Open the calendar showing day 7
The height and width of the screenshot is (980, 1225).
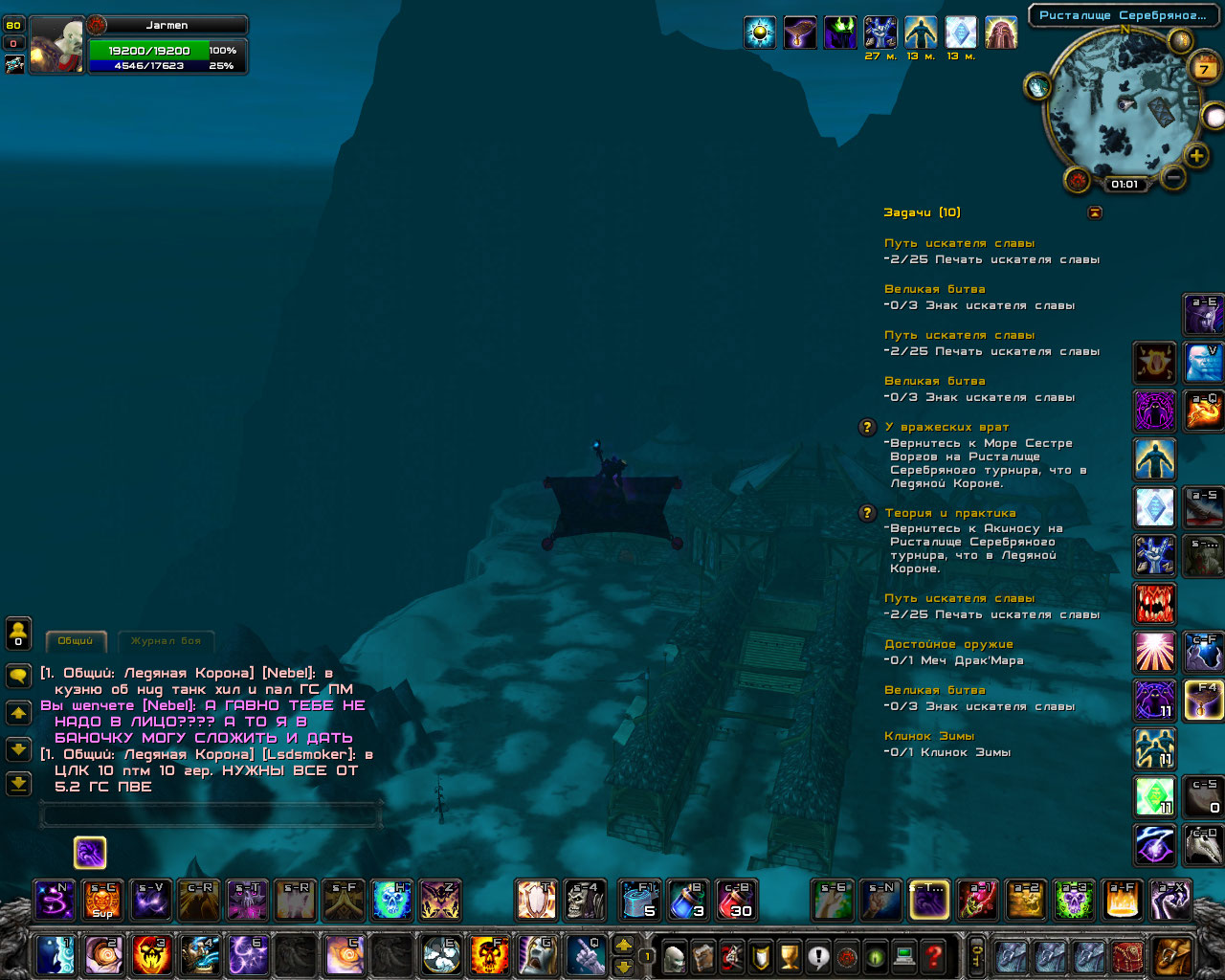tap(1204, 69)
